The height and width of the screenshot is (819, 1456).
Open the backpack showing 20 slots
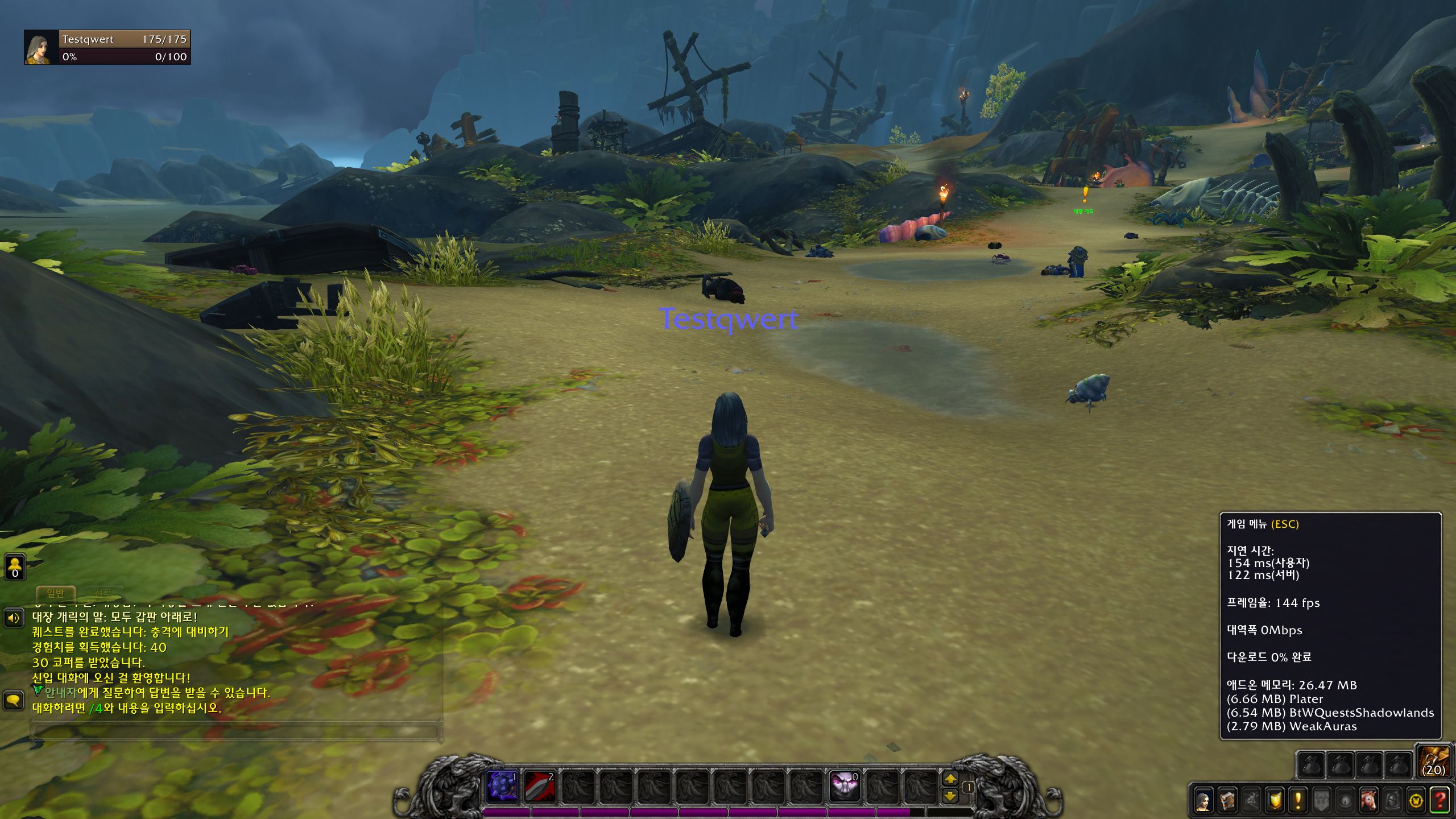[x=1433, y=762]
